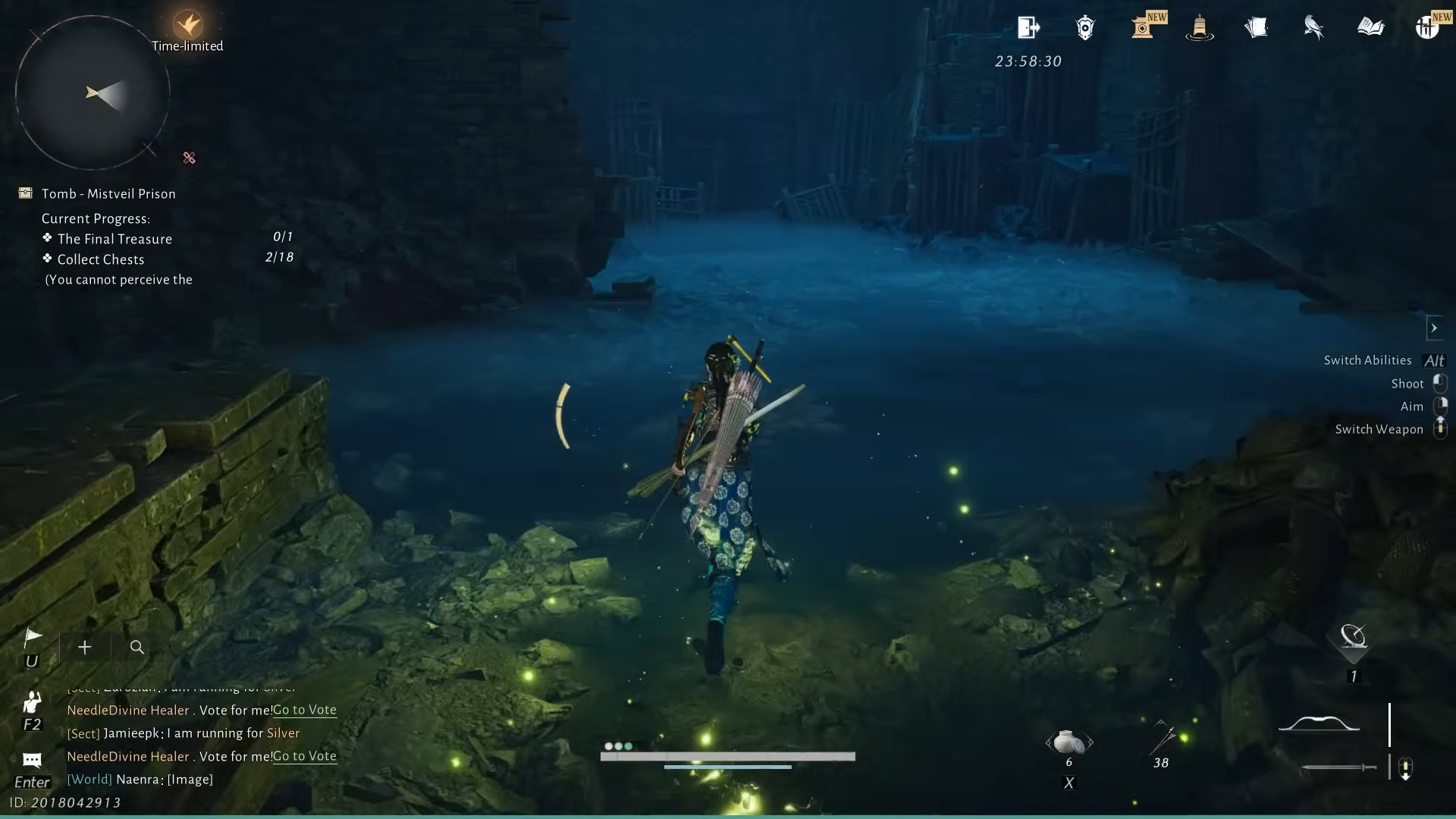Image resolution: width=1456 pixels, height=819 pixels.
Task: Open the open-book journal icon
Action: pos(1370,28)
